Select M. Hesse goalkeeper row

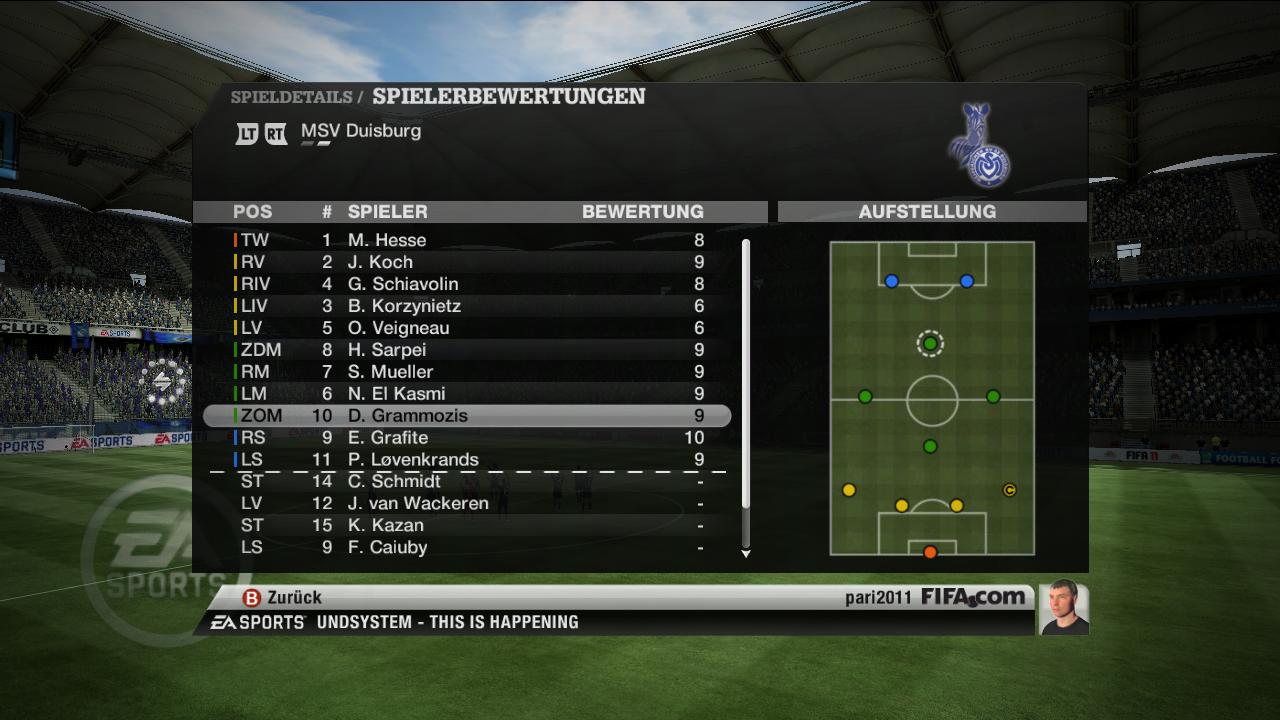tap(467, 240)
